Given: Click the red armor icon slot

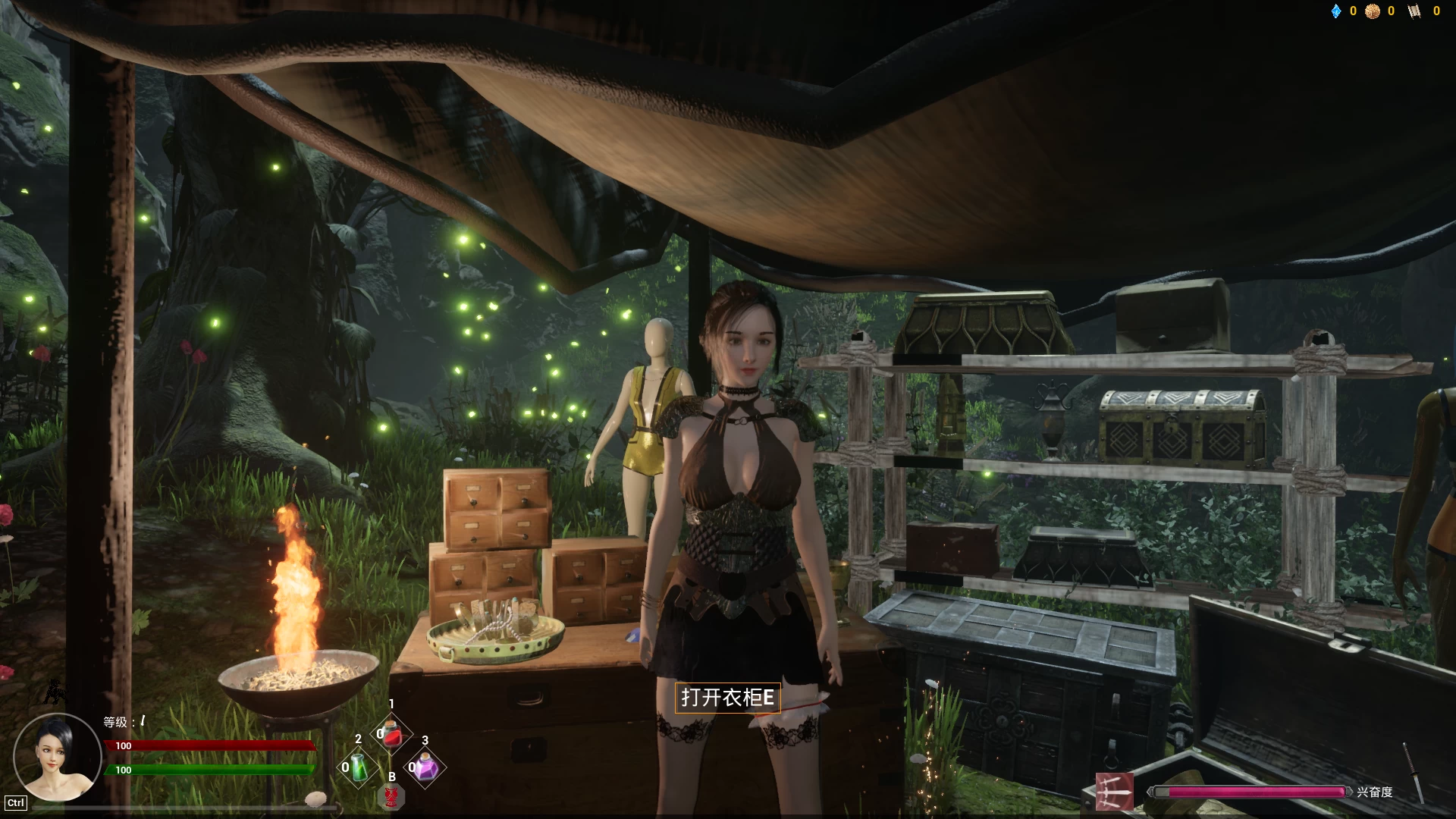Looking at the screenshot, I should (x=391, y=796).
